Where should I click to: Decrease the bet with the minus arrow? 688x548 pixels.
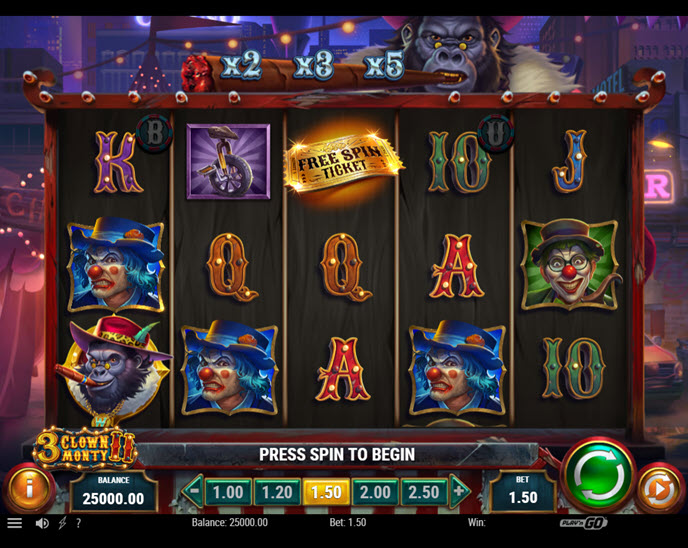click(x=193, y=491)
